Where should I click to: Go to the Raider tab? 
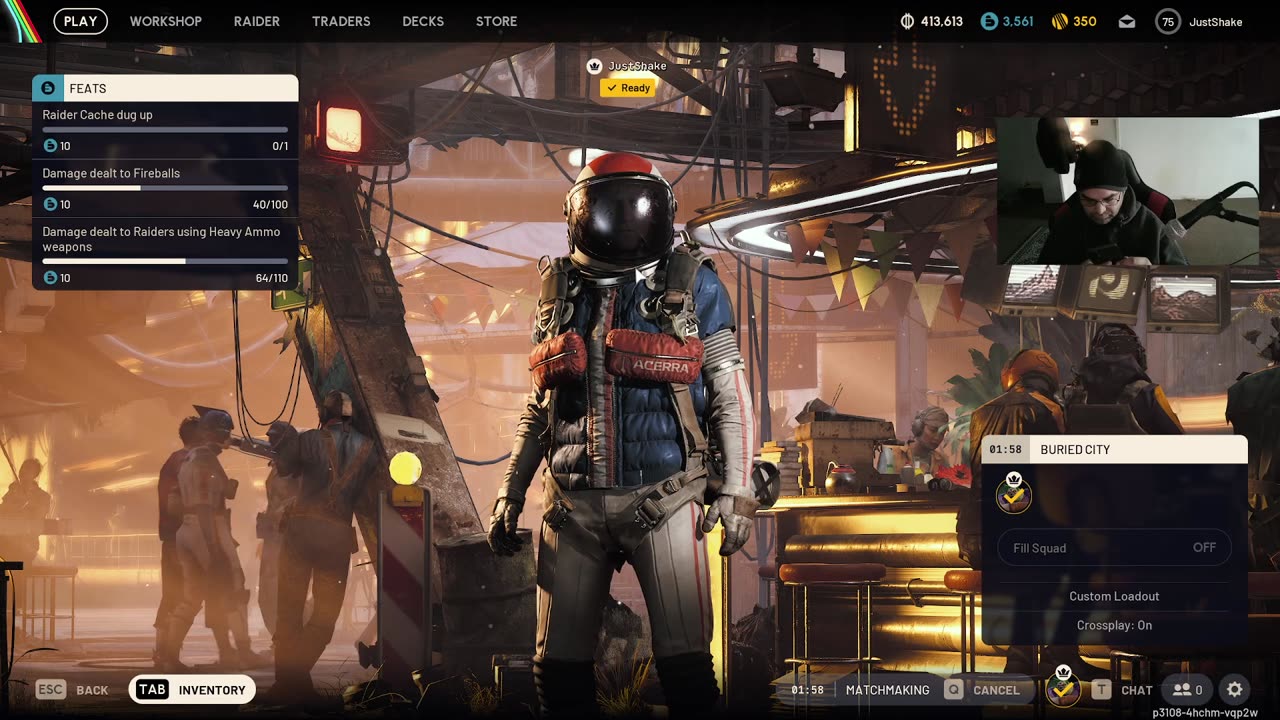tap(257, 21)
